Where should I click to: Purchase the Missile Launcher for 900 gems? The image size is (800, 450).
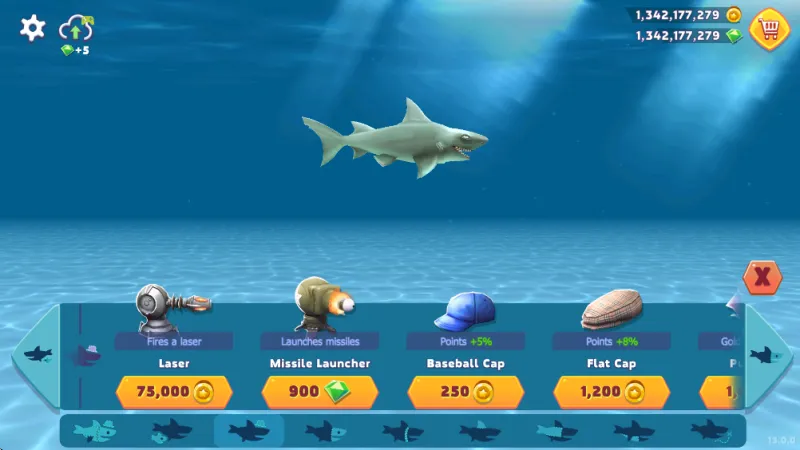[320, 391]
